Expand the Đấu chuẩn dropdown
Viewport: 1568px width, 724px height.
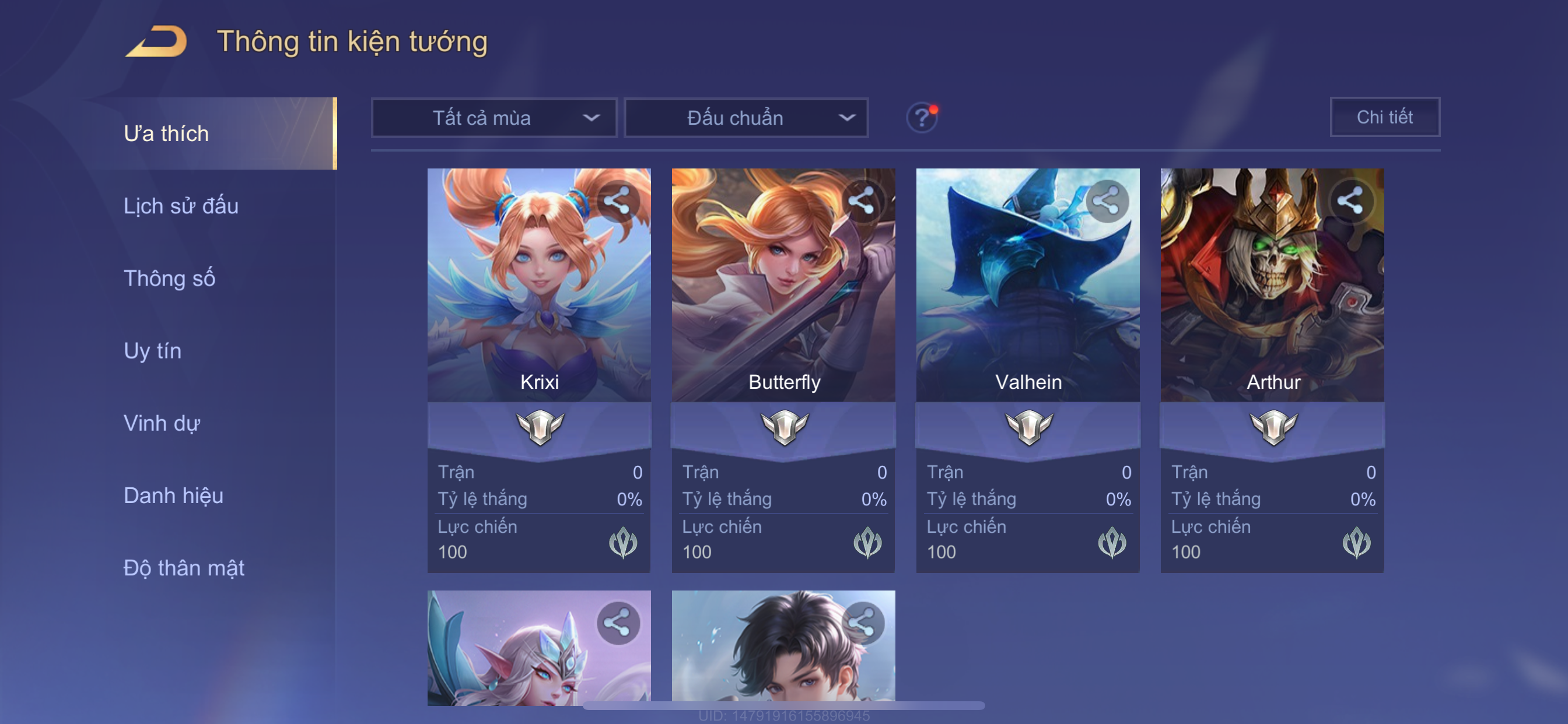tap(746, 117)
